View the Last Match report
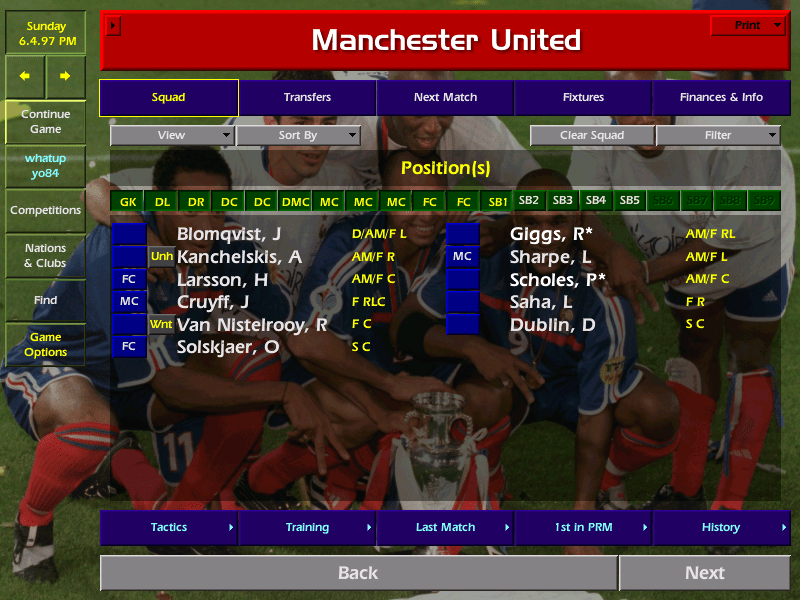Image resolution: width=800 pixels, height=600 pixels. click(445, 527)
